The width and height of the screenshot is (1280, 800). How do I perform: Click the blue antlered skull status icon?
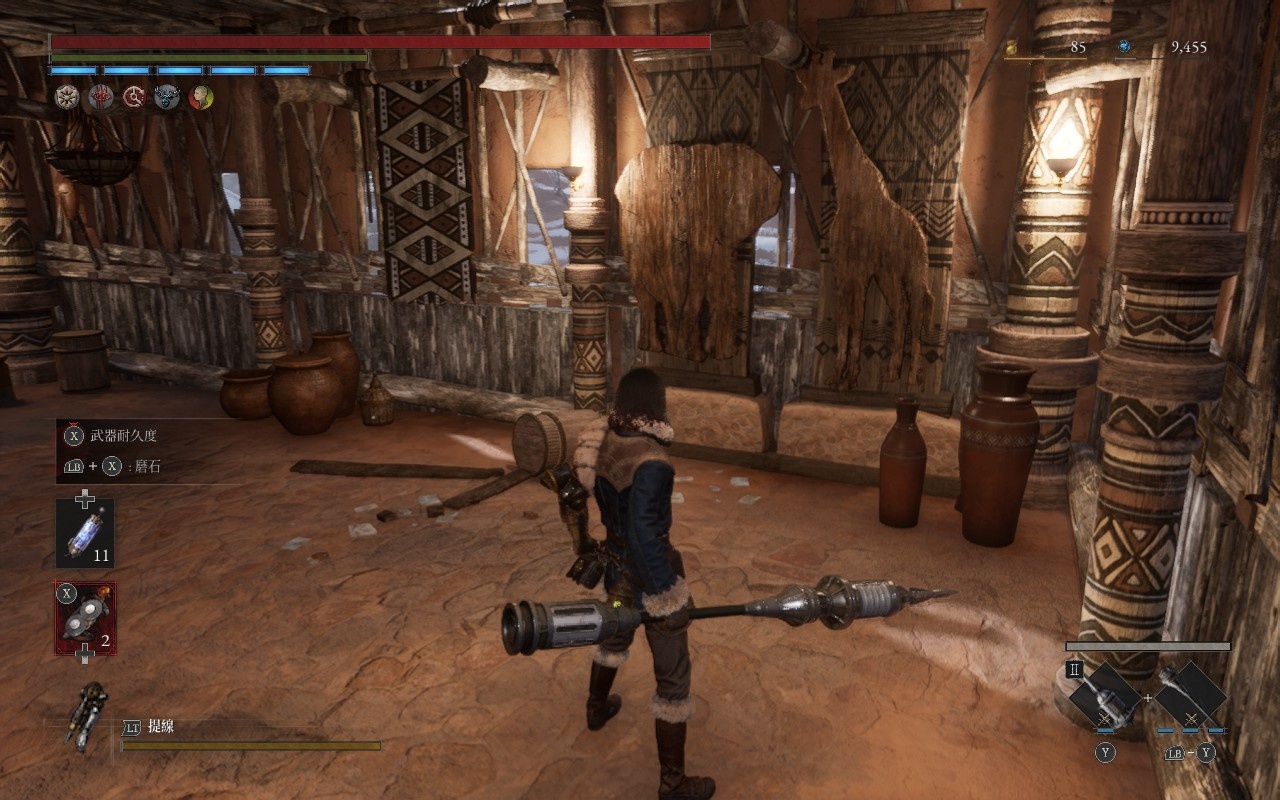click(167, 97)
